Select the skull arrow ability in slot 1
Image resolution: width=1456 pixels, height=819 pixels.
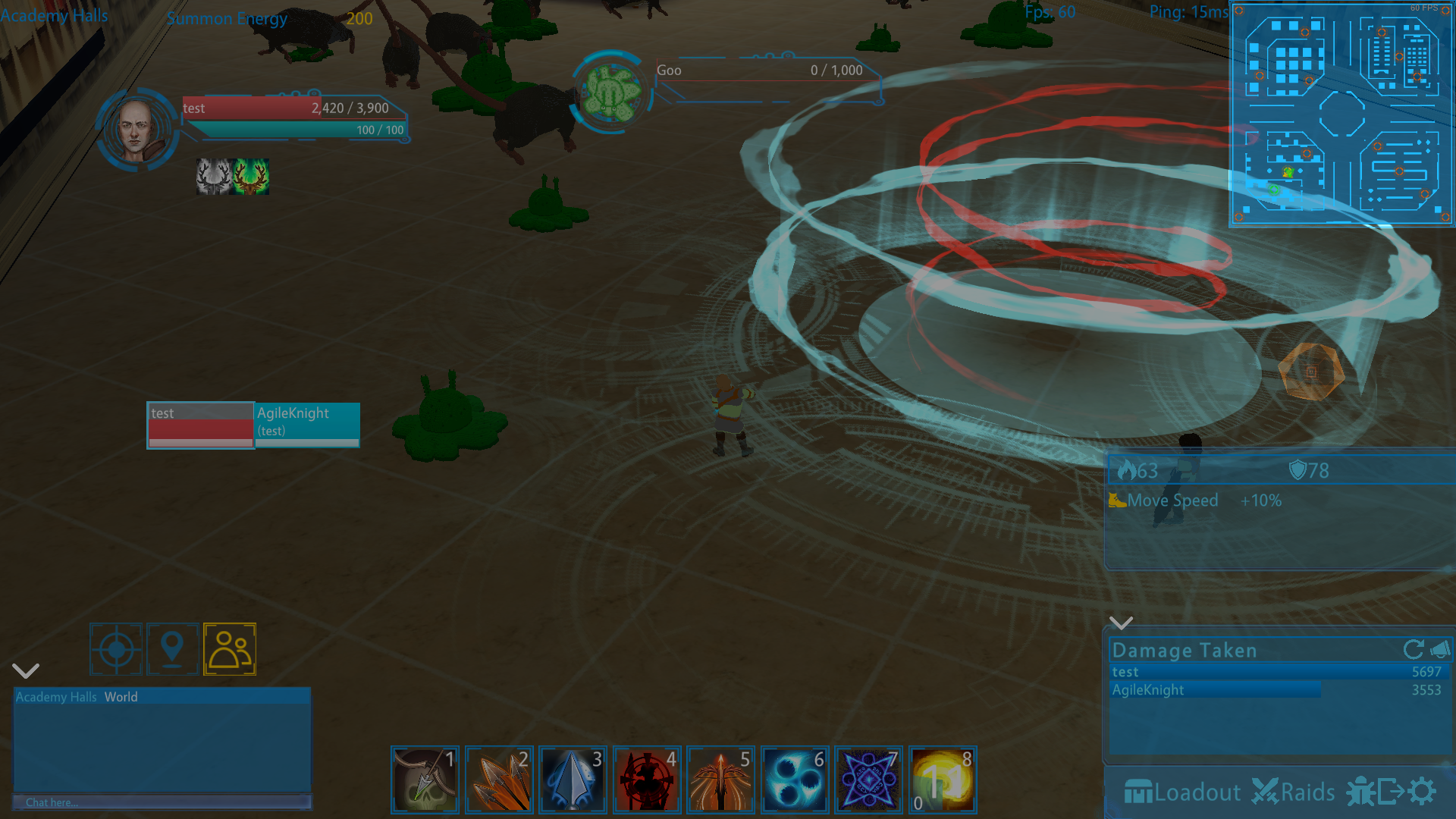[425, 780]
